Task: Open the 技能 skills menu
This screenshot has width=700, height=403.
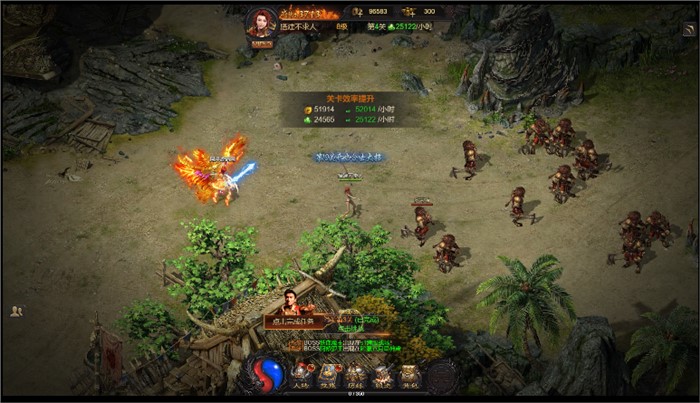Action: pyautogui.click(x=329, y=376)
